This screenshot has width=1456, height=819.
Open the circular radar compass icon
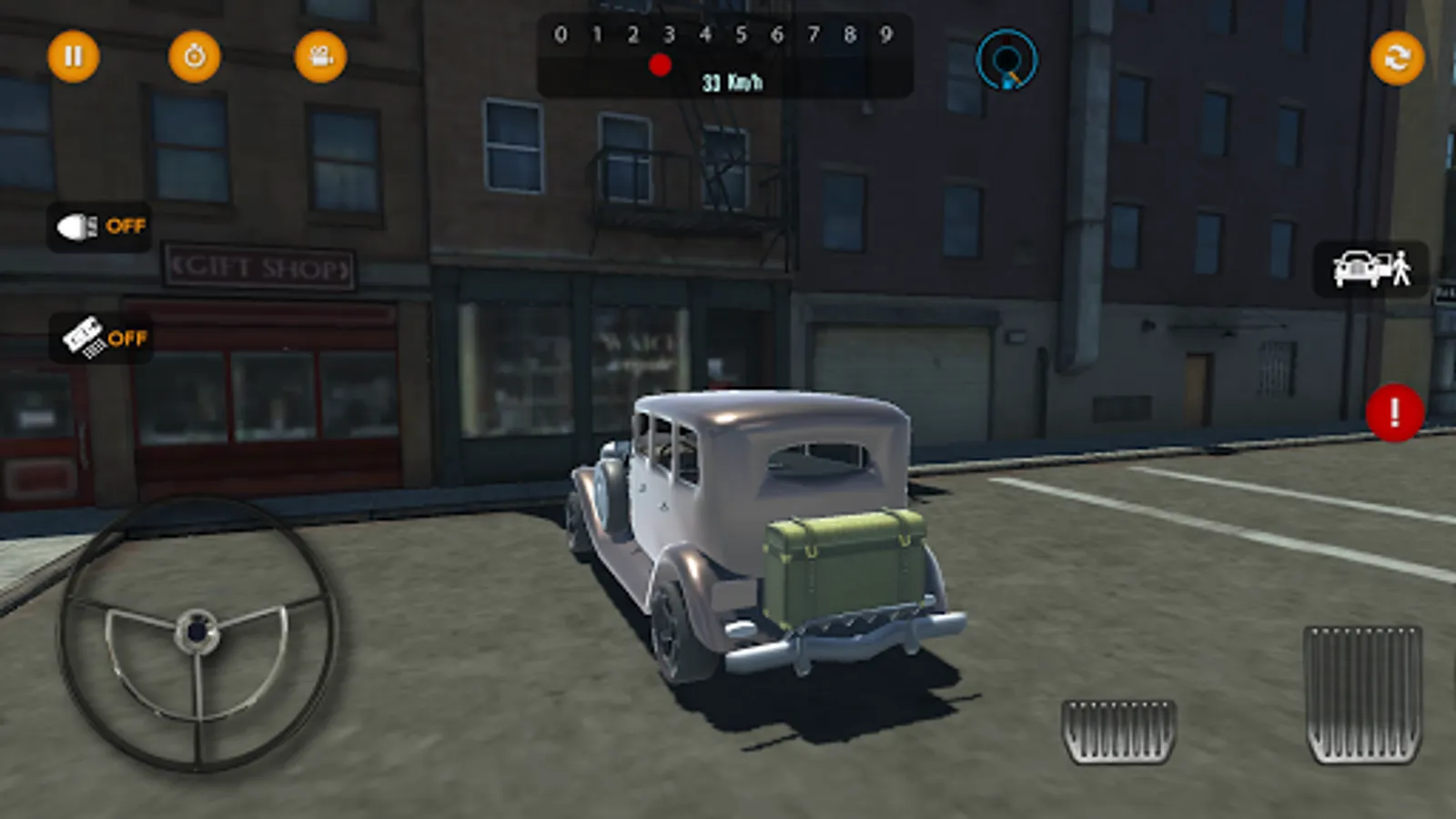[1006, 60]
